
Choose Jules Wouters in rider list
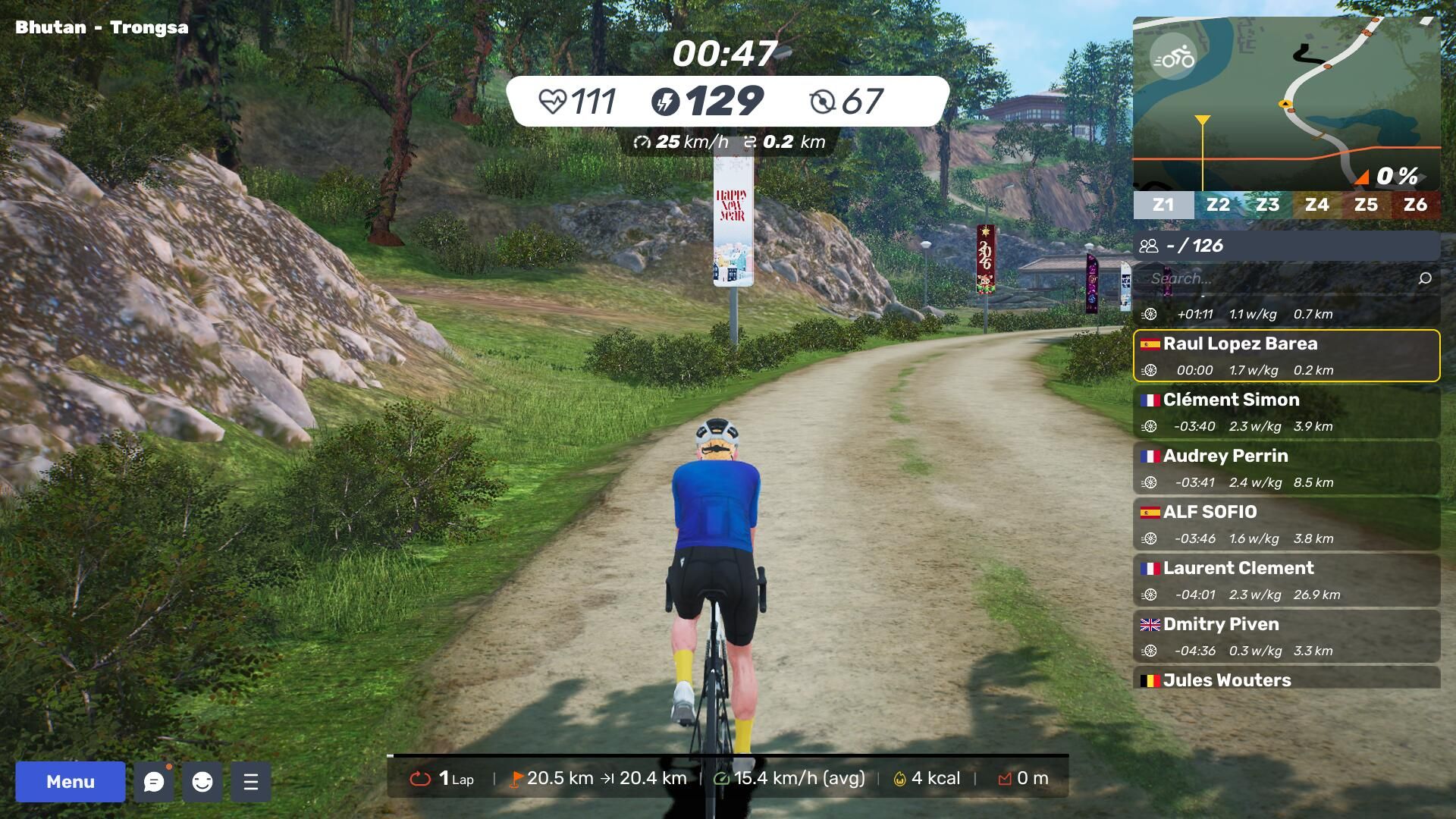(x=1286, y=679)
